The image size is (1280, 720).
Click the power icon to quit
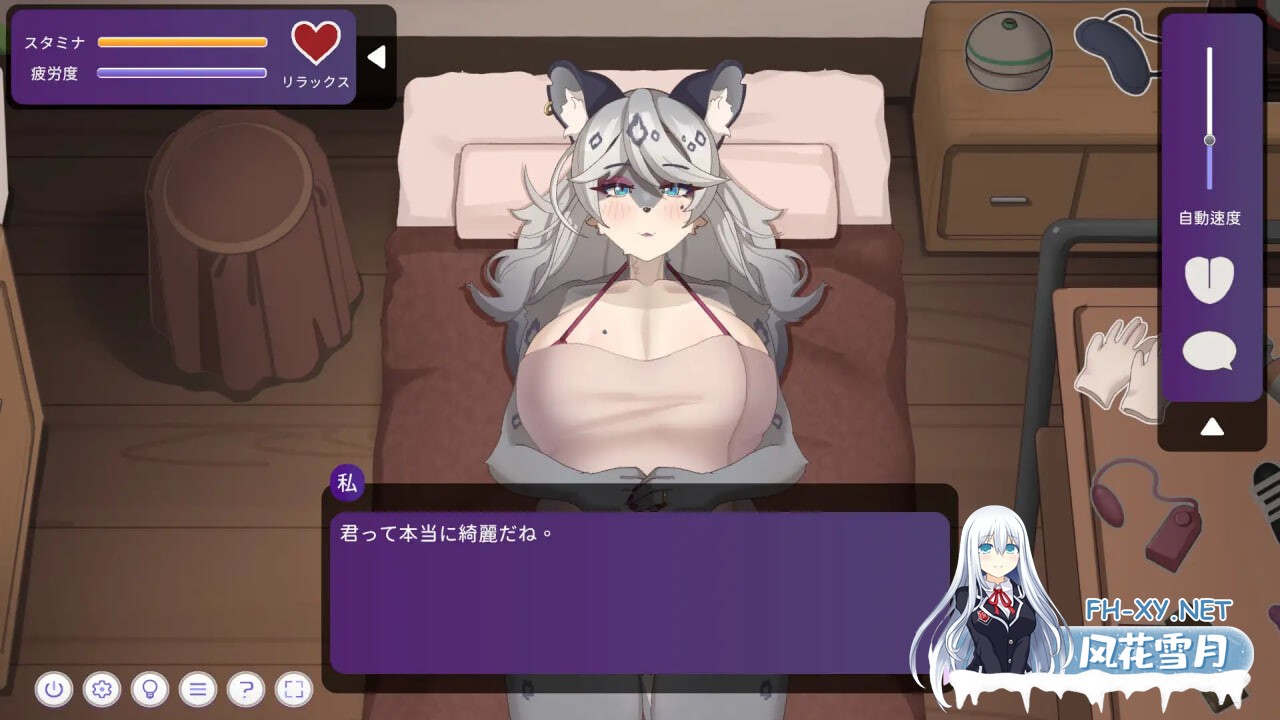coord(55,690)
